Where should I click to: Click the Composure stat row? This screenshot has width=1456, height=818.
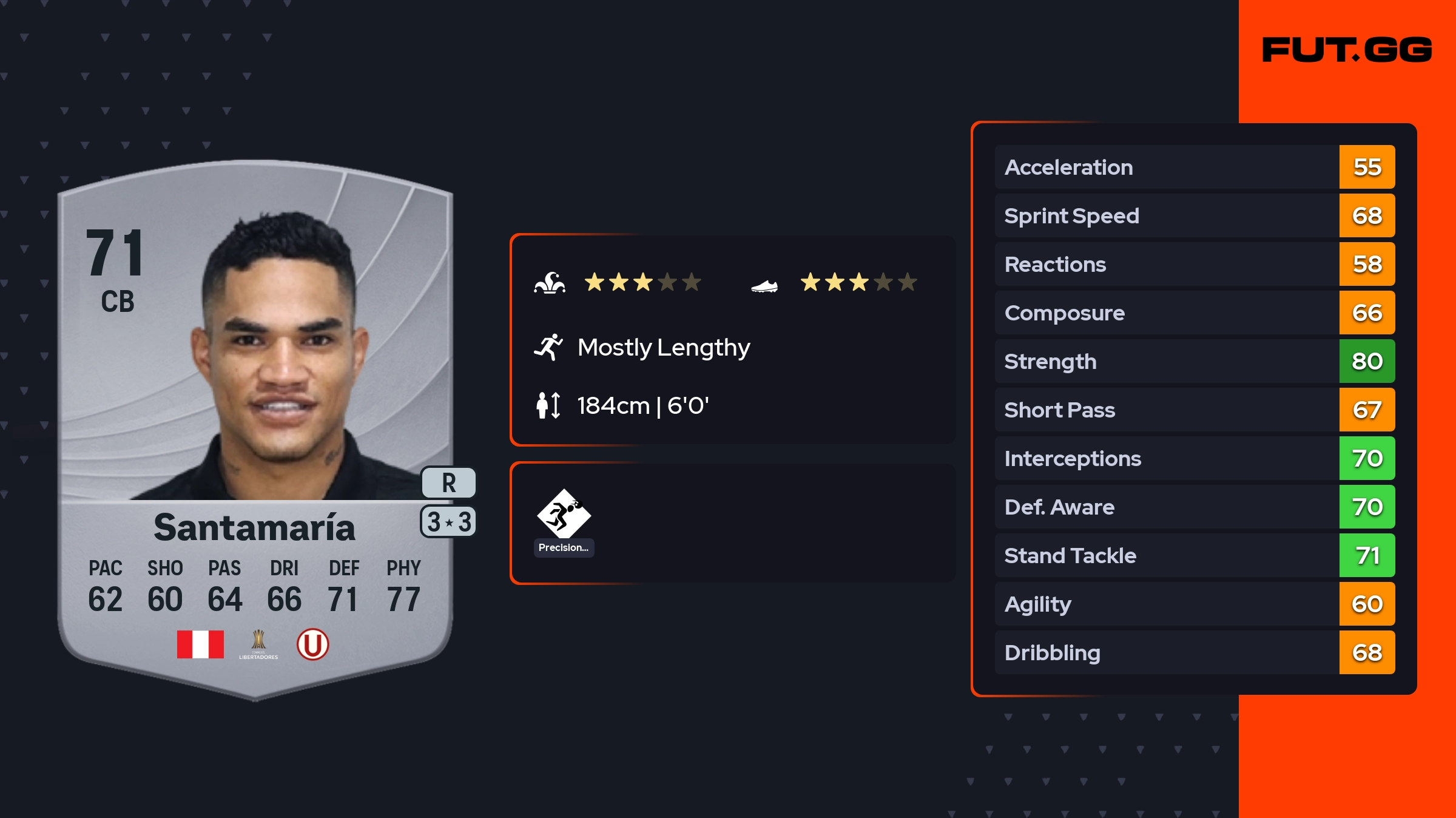(x=1194, y=313)
